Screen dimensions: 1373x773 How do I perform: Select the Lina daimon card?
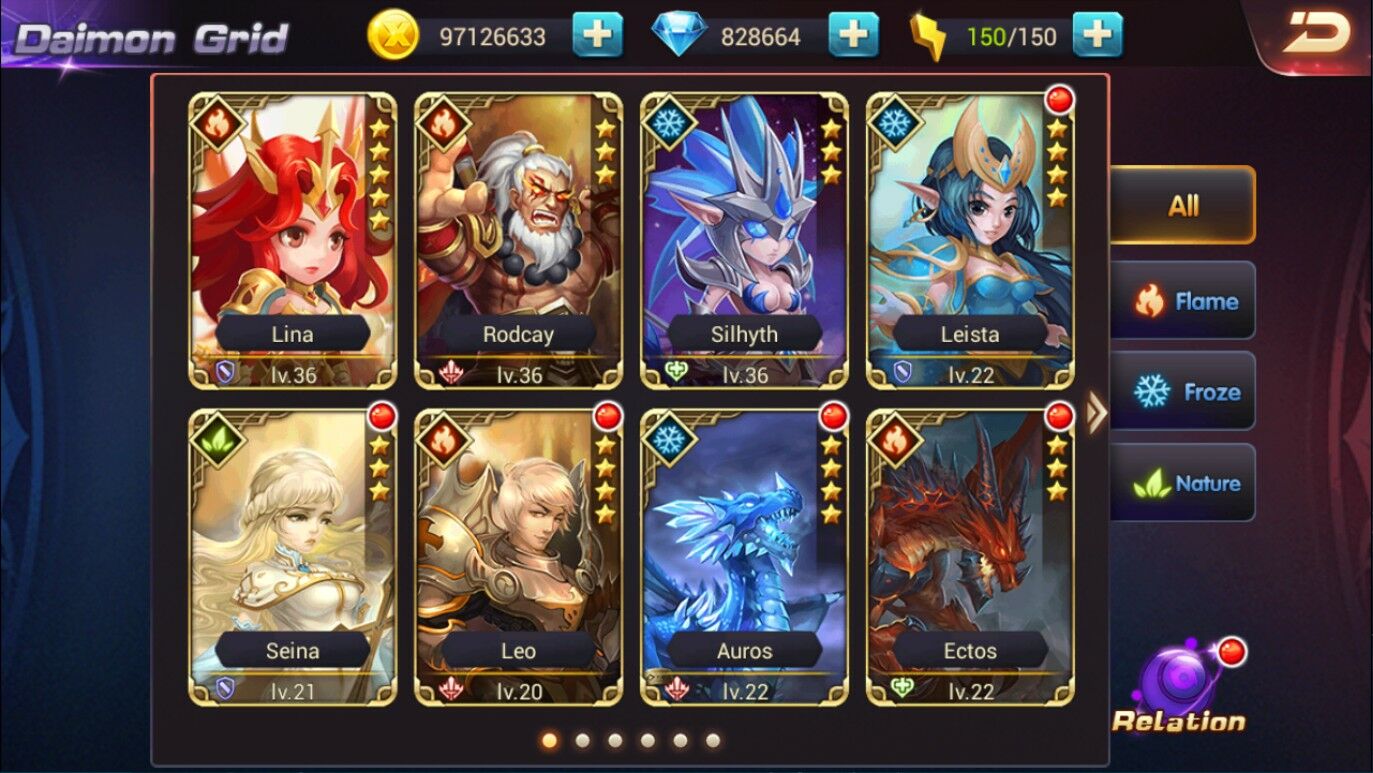[x=292, y=240]
